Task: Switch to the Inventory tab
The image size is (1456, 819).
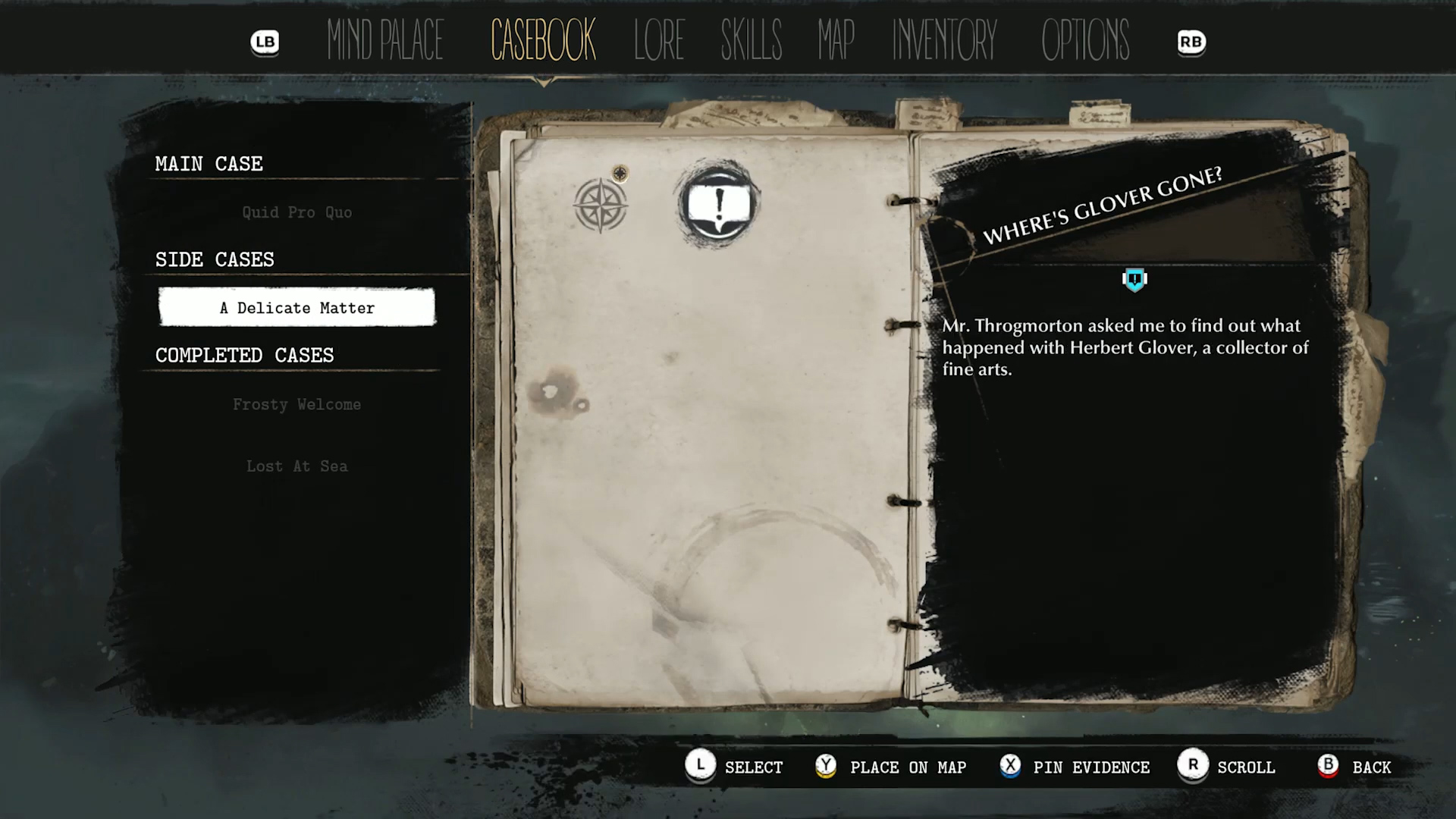Action: [x=944, y=41]
